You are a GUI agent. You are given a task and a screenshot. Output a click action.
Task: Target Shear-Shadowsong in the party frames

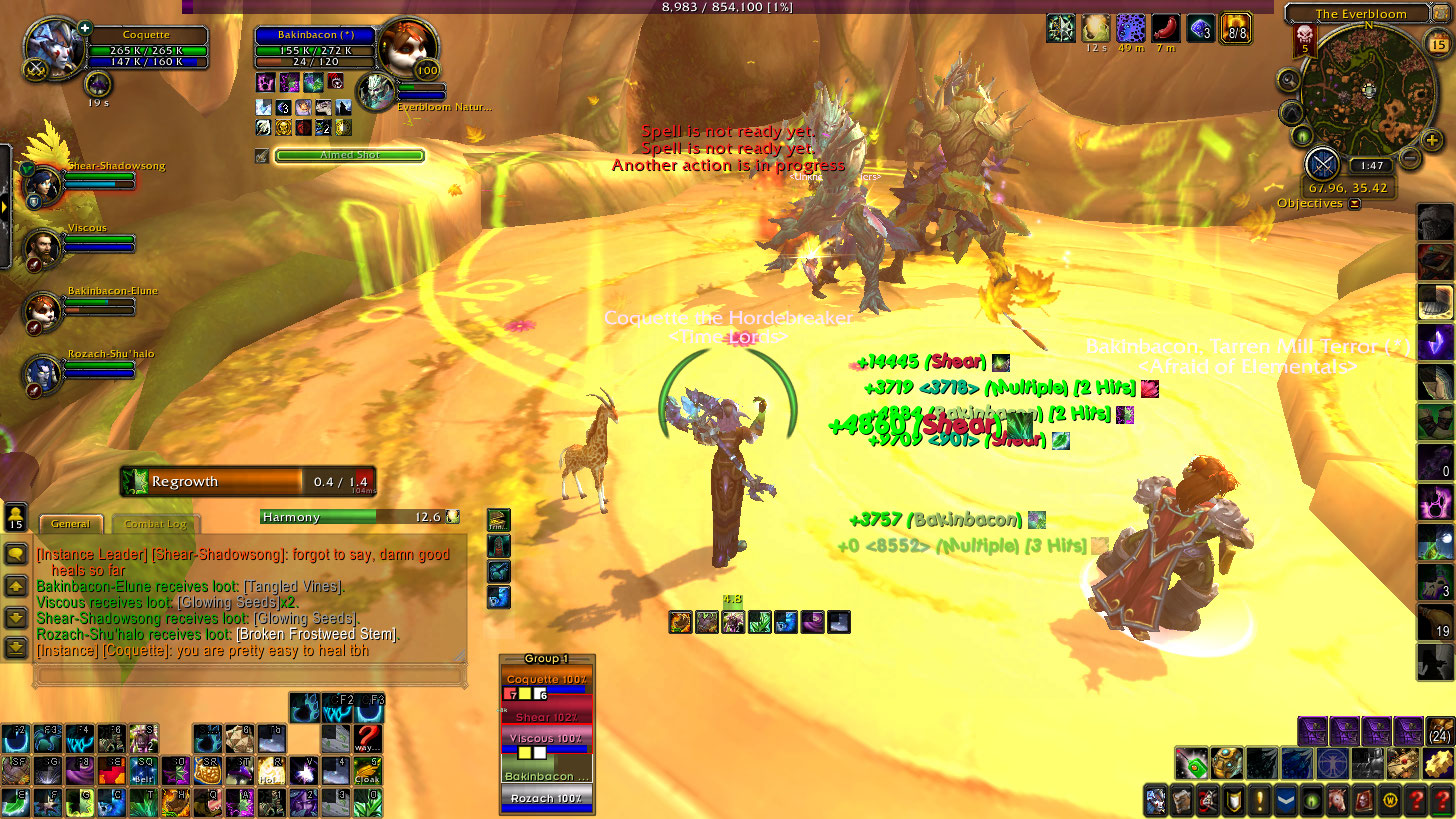click(x=45, y=183)
